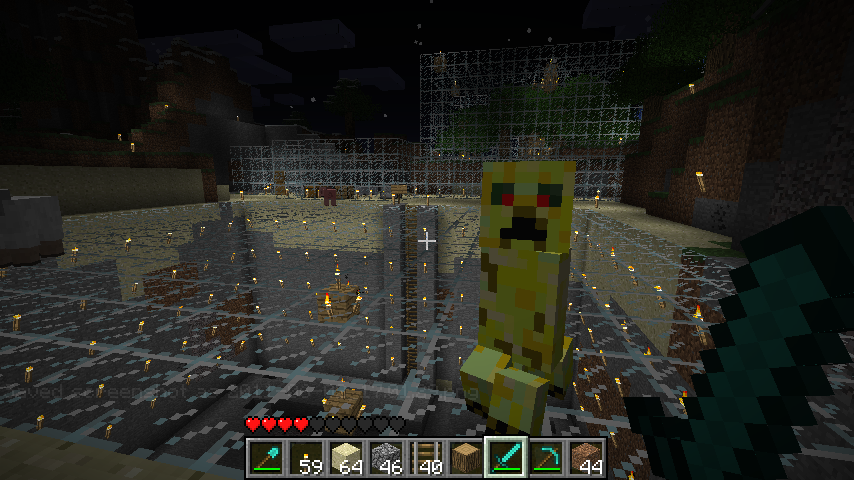Viewport: 854px width, 480px height.
Task: Select the cobblestone stack of 46
Action: 386,458
